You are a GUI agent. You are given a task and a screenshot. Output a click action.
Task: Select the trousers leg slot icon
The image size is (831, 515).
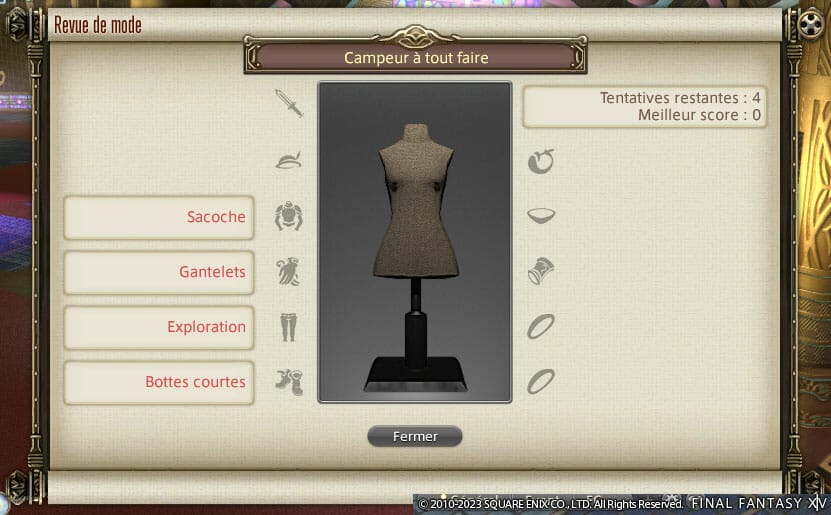click(288, 326)
